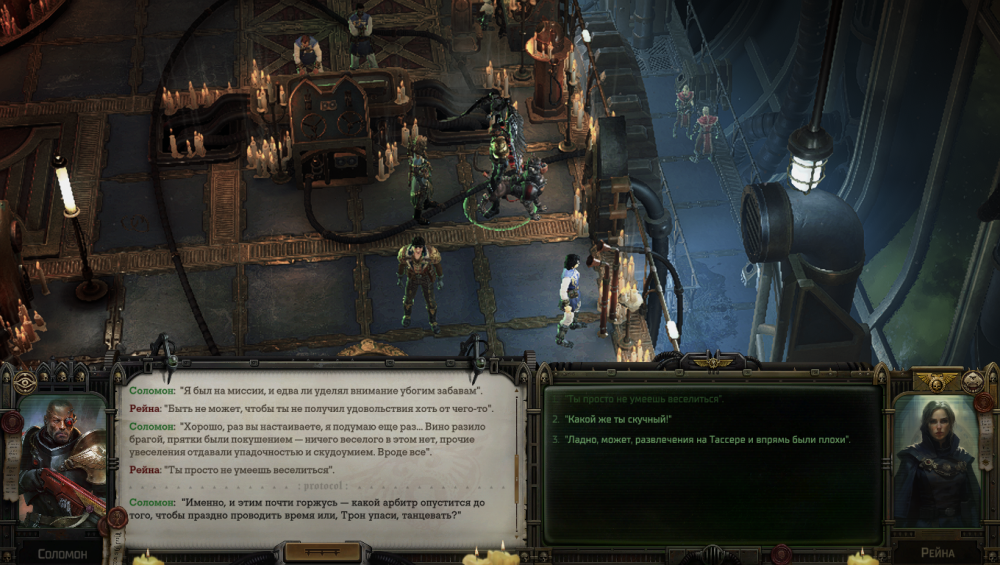Click the round icon beside Рейна's winged emblem
This screenshot has height=565, width=1000.
[x=974, y=381]
